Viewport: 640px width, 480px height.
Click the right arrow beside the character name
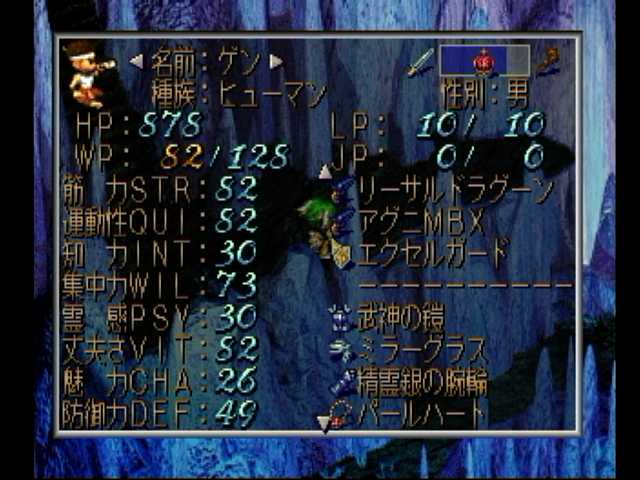[276, 61]
